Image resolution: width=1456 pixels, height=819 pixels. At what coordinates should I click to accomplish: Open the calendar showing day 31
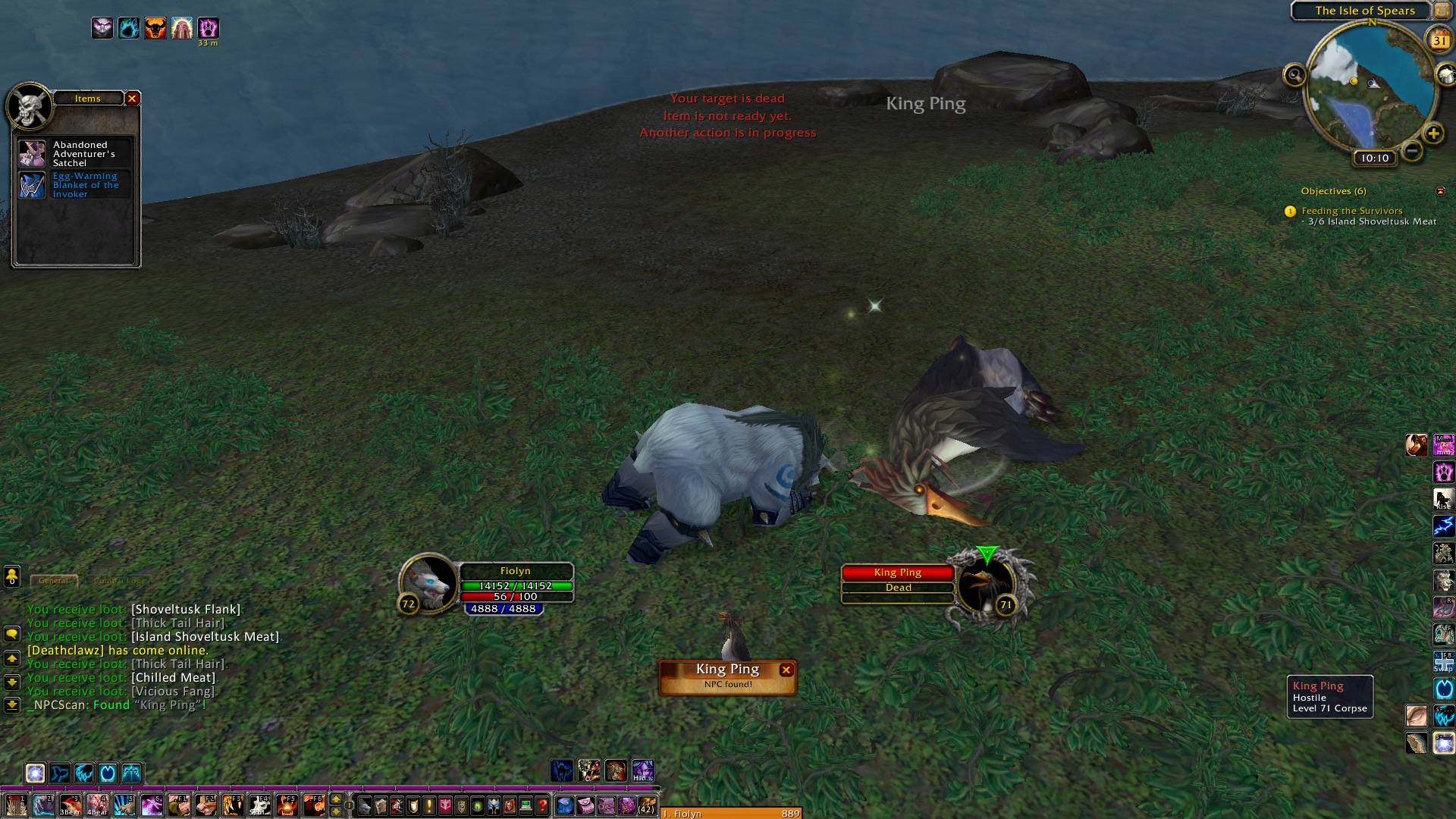coord(1439,41)
